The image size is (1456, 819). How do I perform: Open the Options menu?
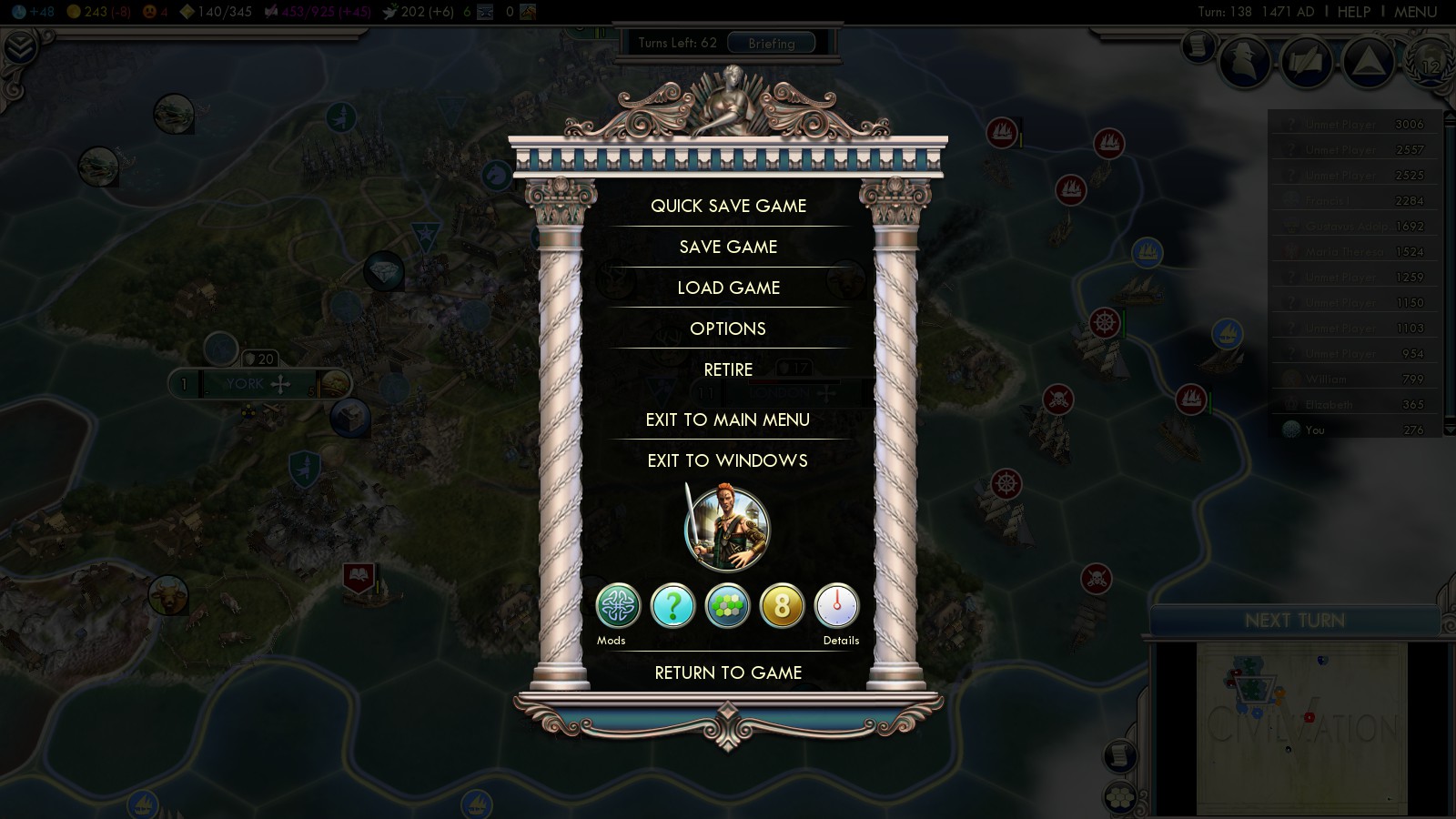click(728, 329)
